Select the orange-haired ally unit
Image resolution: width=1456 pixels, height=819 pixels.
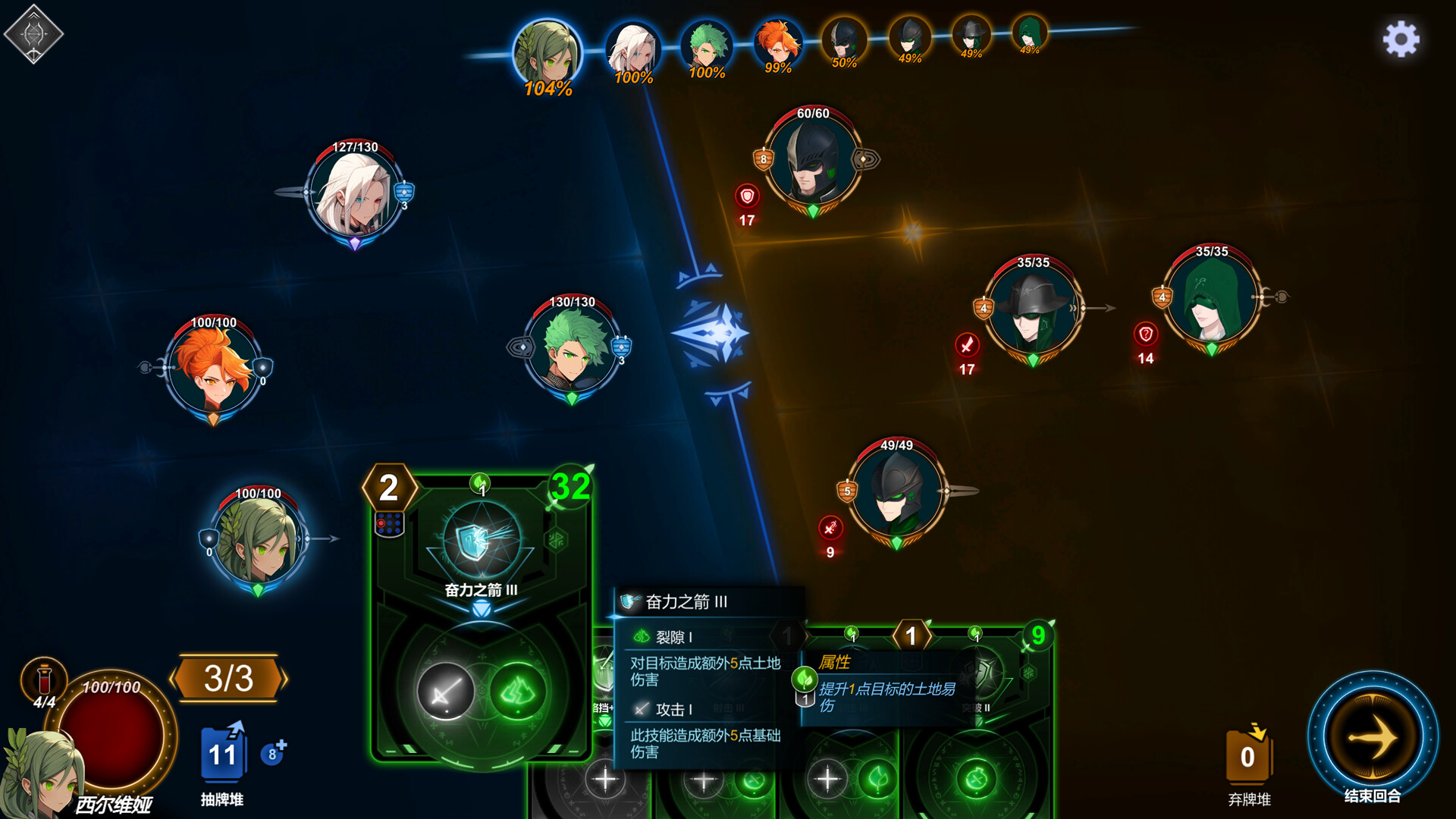pos(213,372)
